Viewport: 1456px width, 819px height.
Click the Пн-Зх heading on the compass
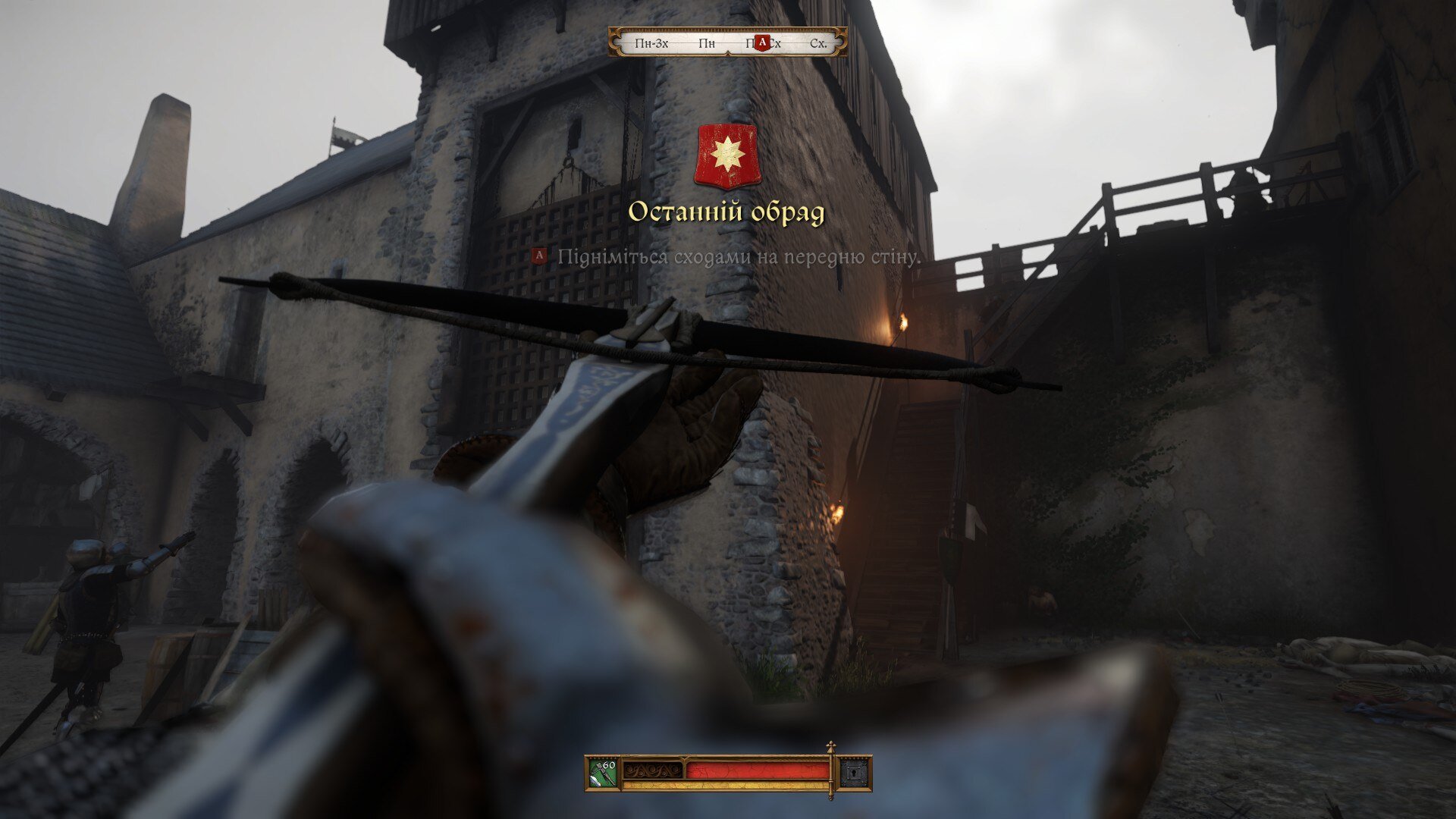coord(651,43)
